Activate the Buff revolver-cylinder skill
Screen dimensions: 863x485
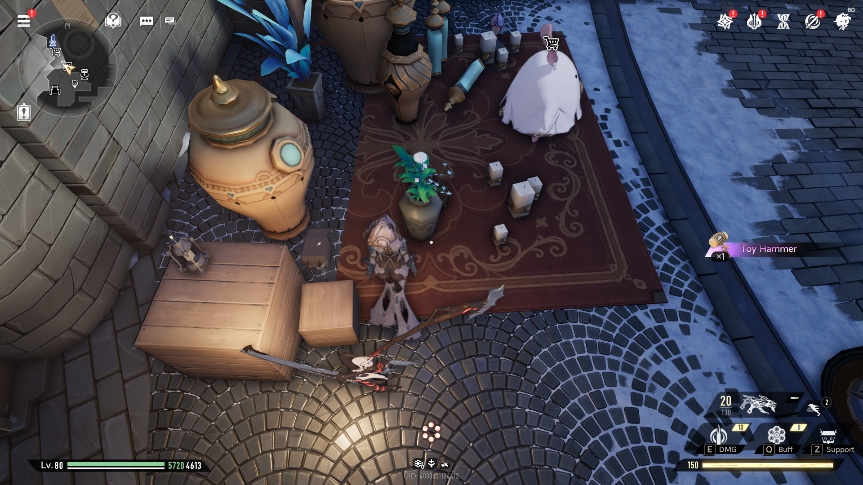point(777,435)
